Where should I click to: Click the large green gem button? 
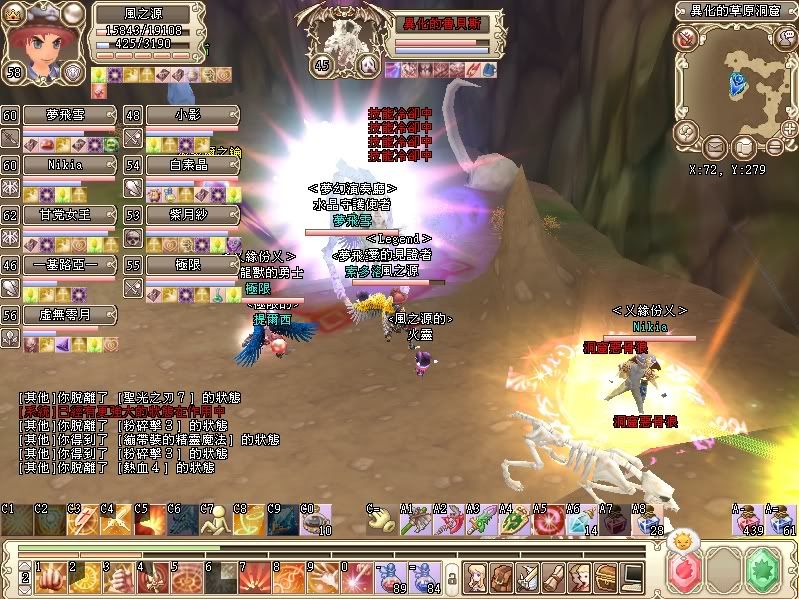coord(767,572)
